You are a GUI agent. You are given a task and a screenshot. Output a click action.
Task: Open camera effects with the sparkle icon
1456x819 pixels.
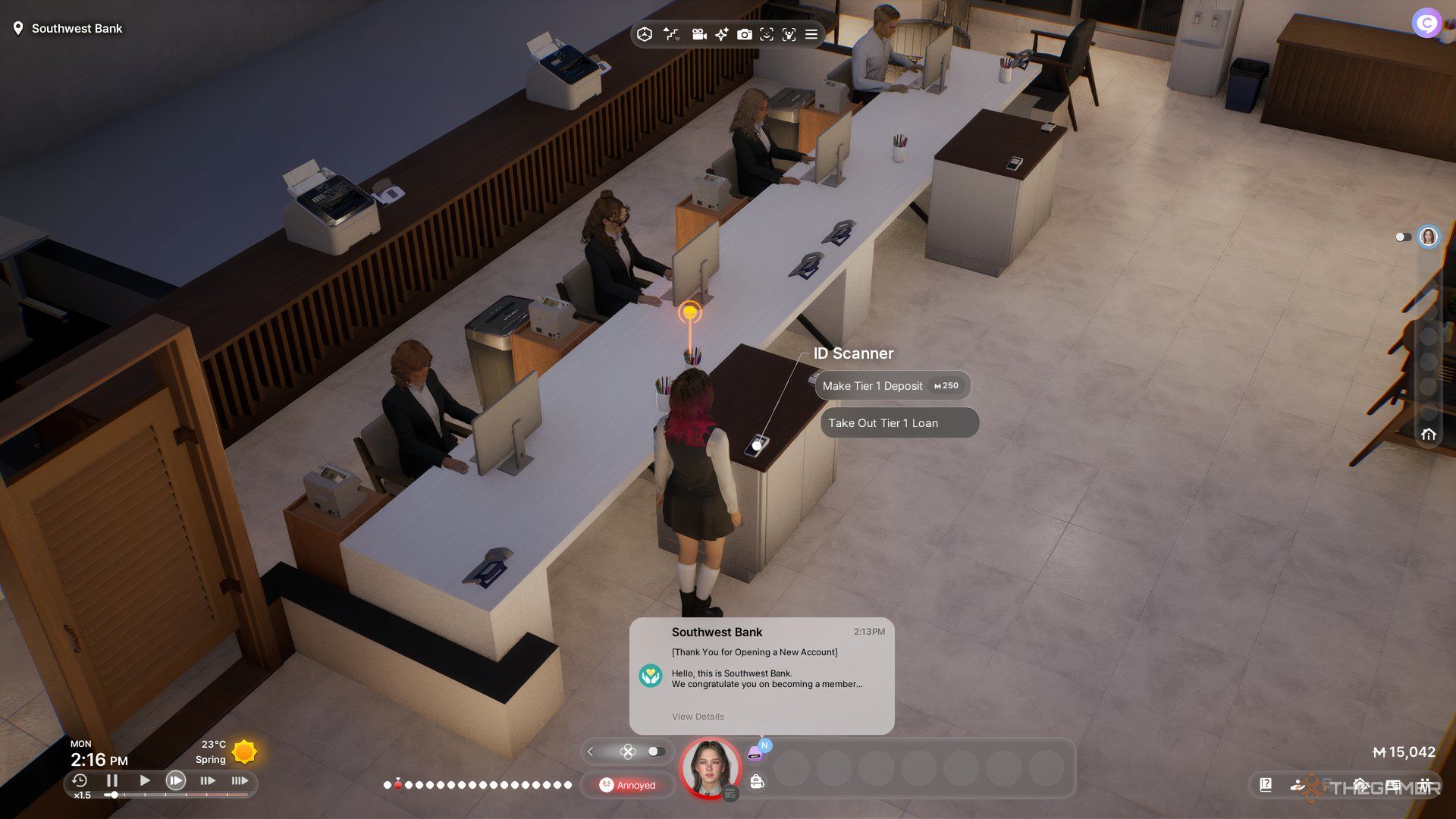click(x=721, y=34)
